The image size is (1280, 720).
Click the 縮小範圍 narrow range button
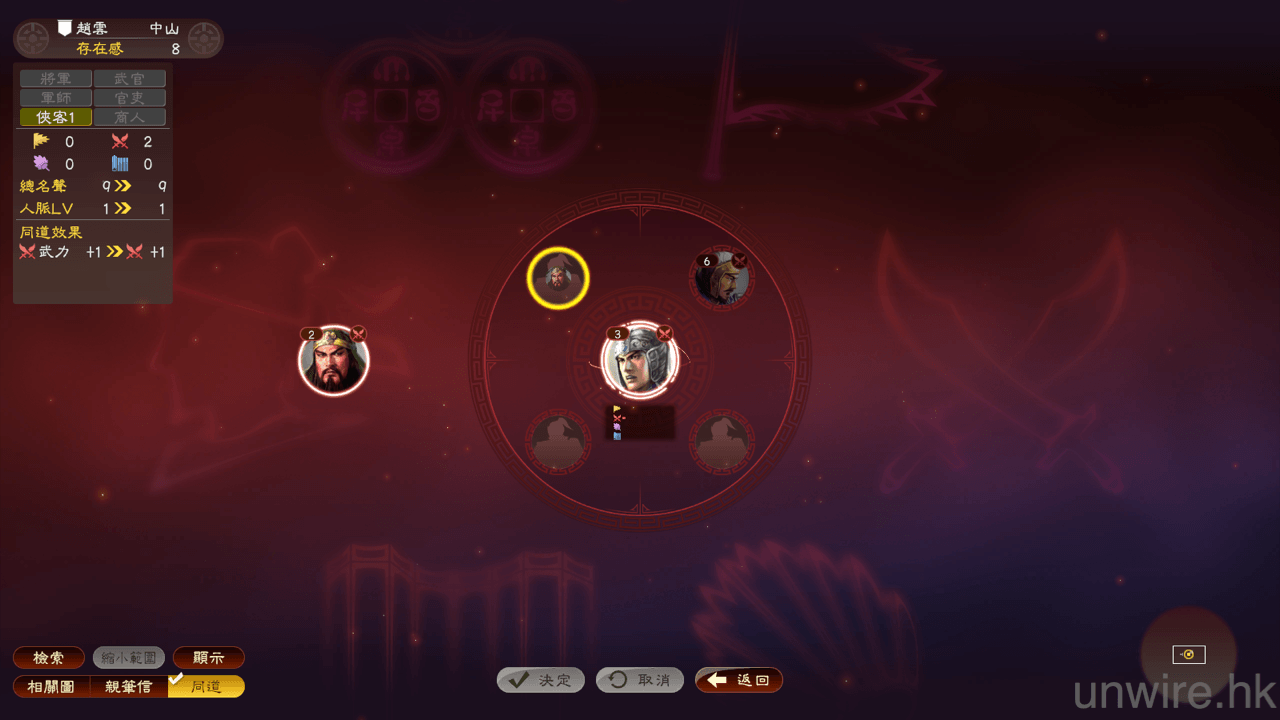(129, 658)
